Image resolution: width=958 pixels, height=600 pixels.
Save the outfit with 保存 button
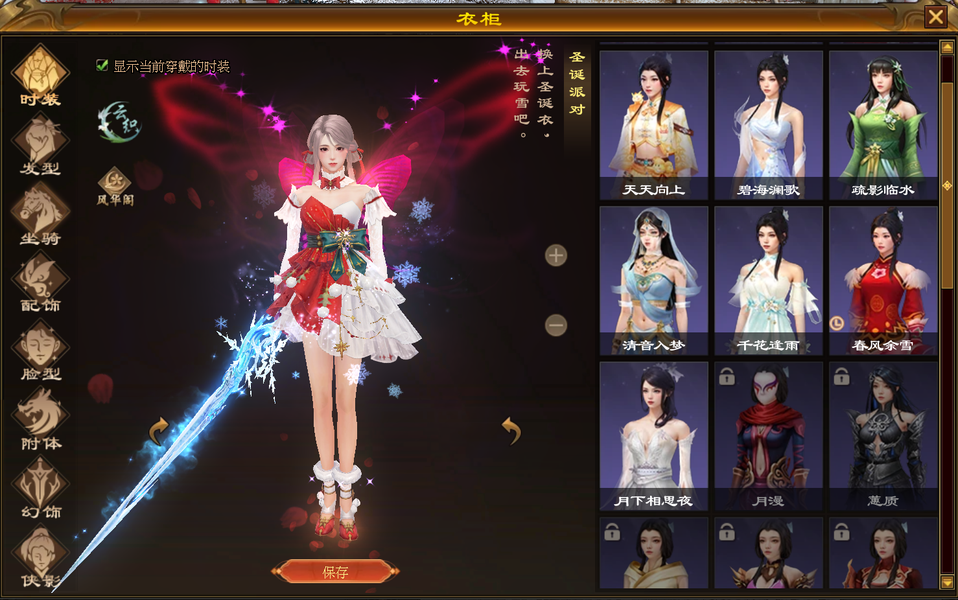click(335, 572)
